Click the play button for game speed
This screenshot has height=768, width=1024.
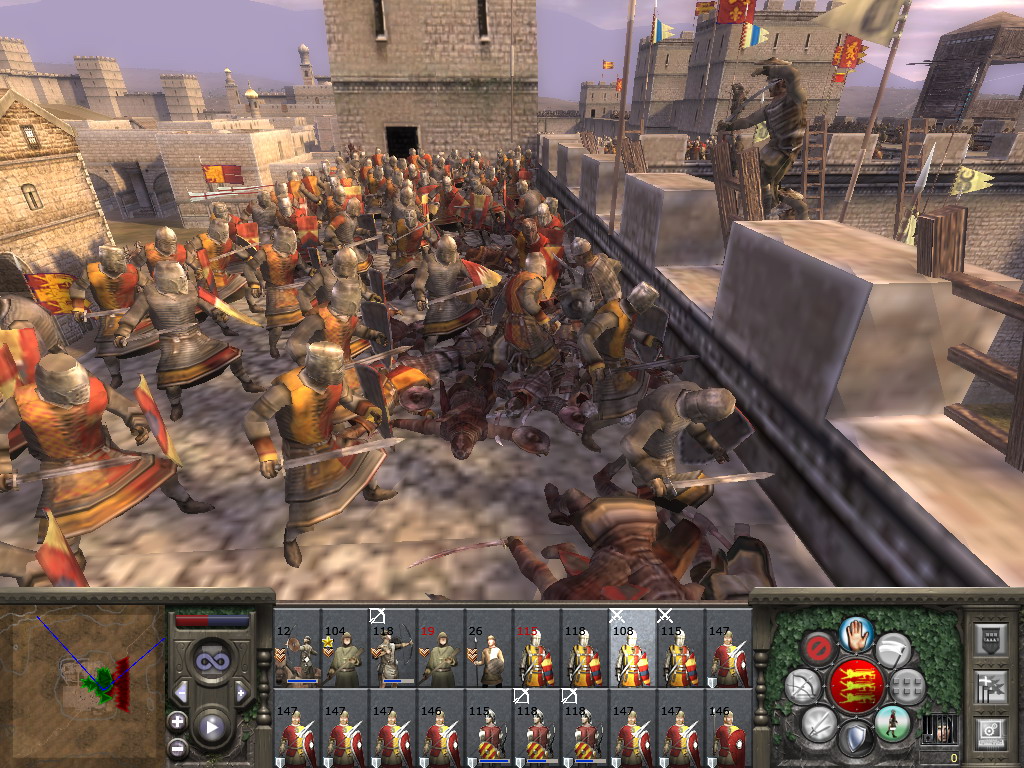[211, 727]
